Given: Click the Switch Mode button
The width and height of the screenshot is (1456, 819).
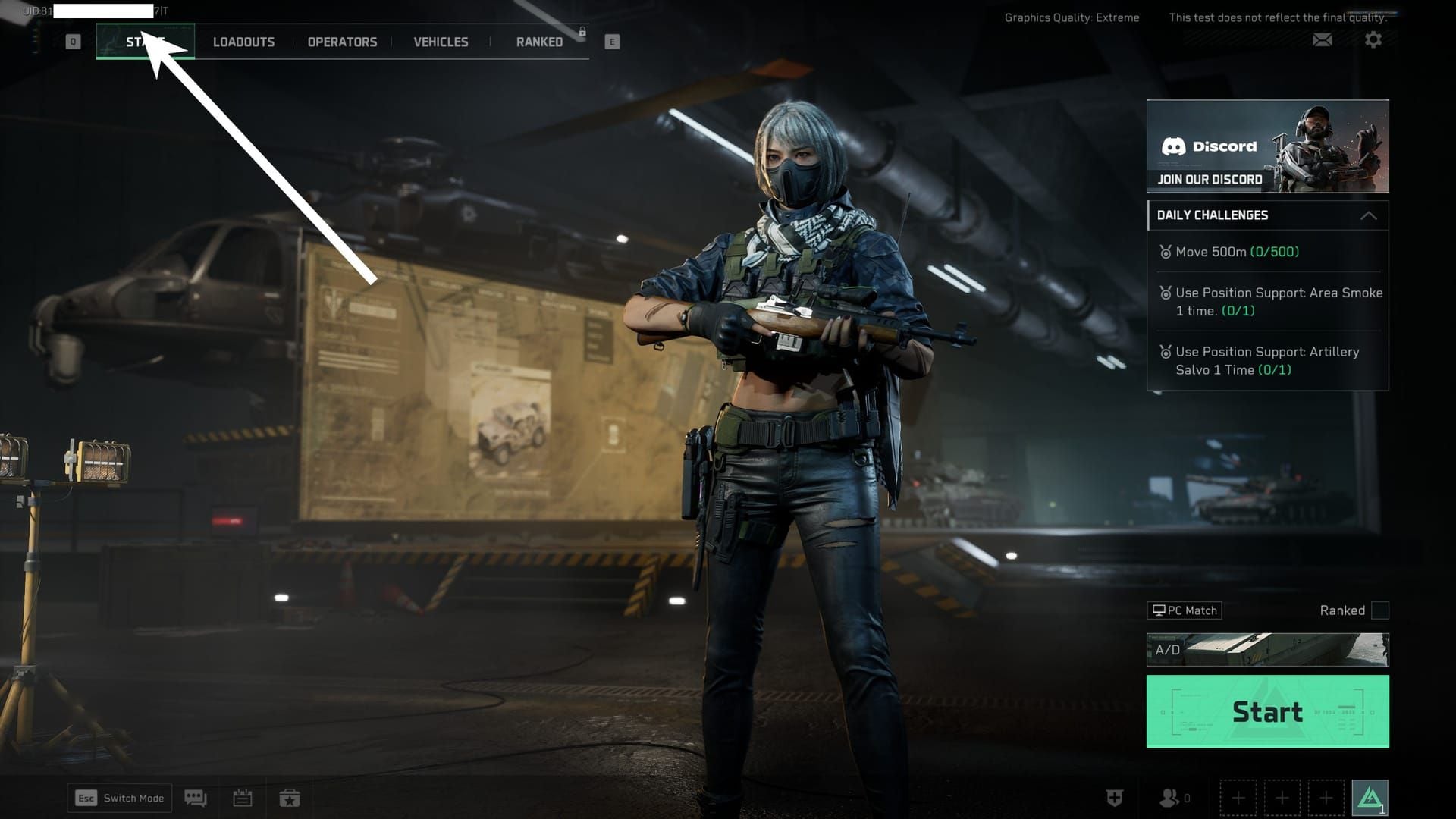Looking at the screenshot, I should click(118, 798).
